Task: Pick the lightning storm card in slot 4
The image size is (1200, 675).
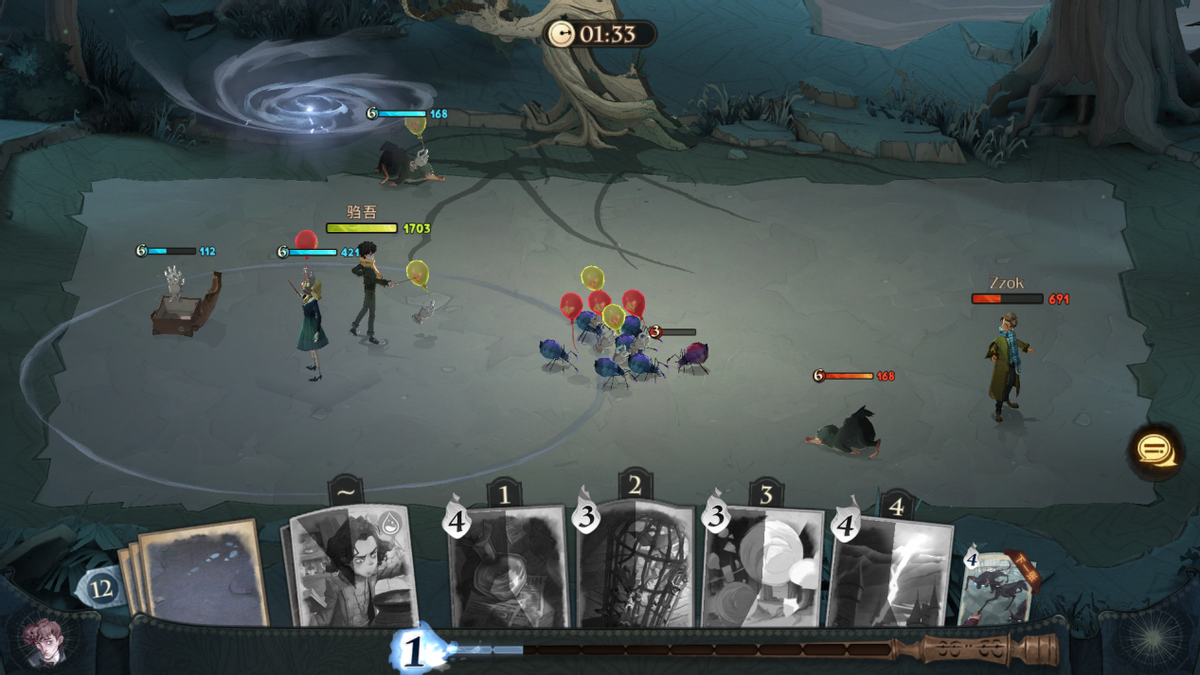Action: 892,570
